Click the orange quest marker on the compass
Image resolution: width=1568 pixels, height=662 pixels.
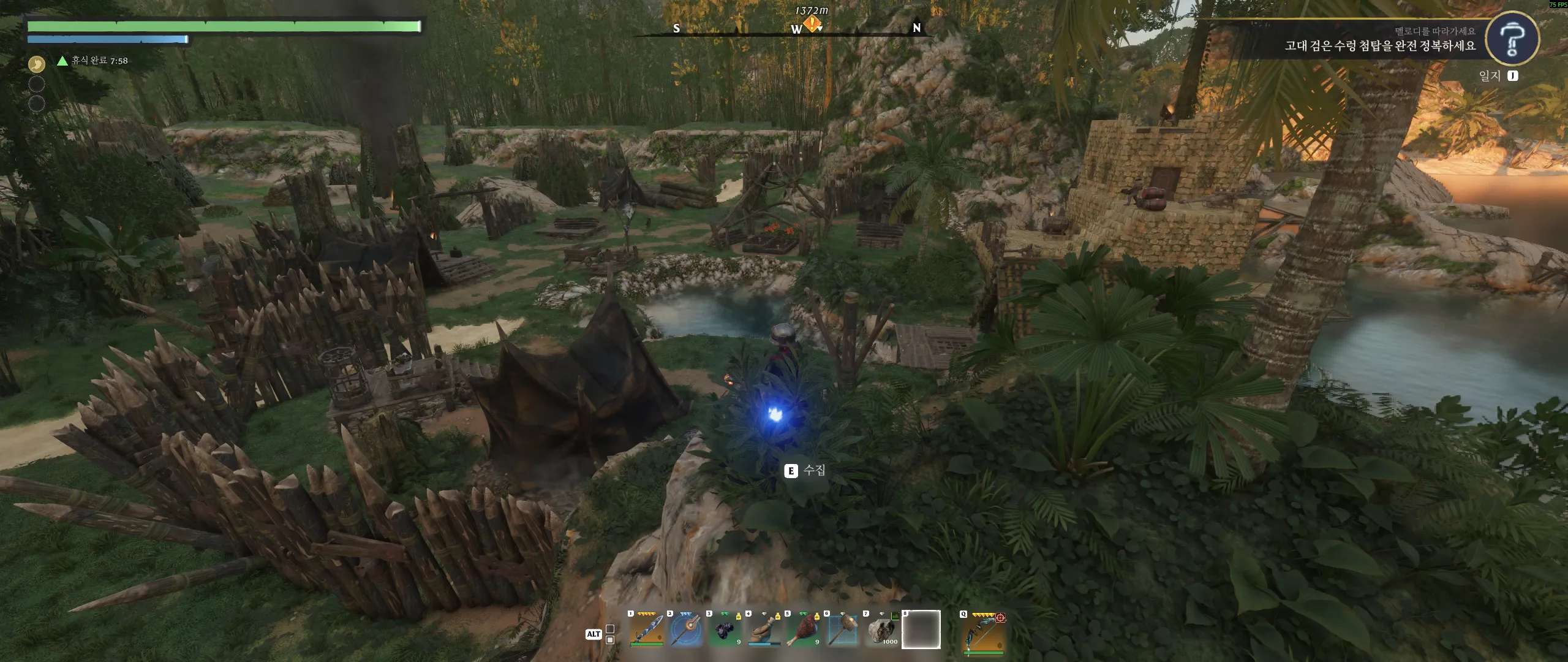pos(812,25)
